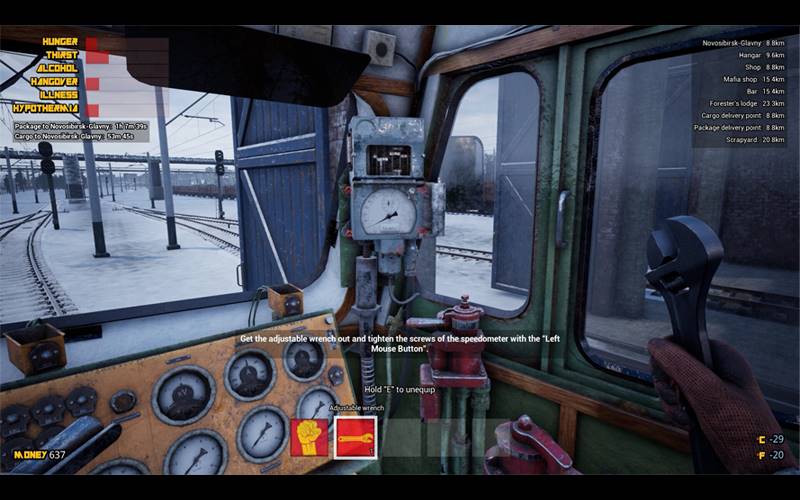
Task: Click the Mafia shop destination entry
Action: (x=738, y=79)
